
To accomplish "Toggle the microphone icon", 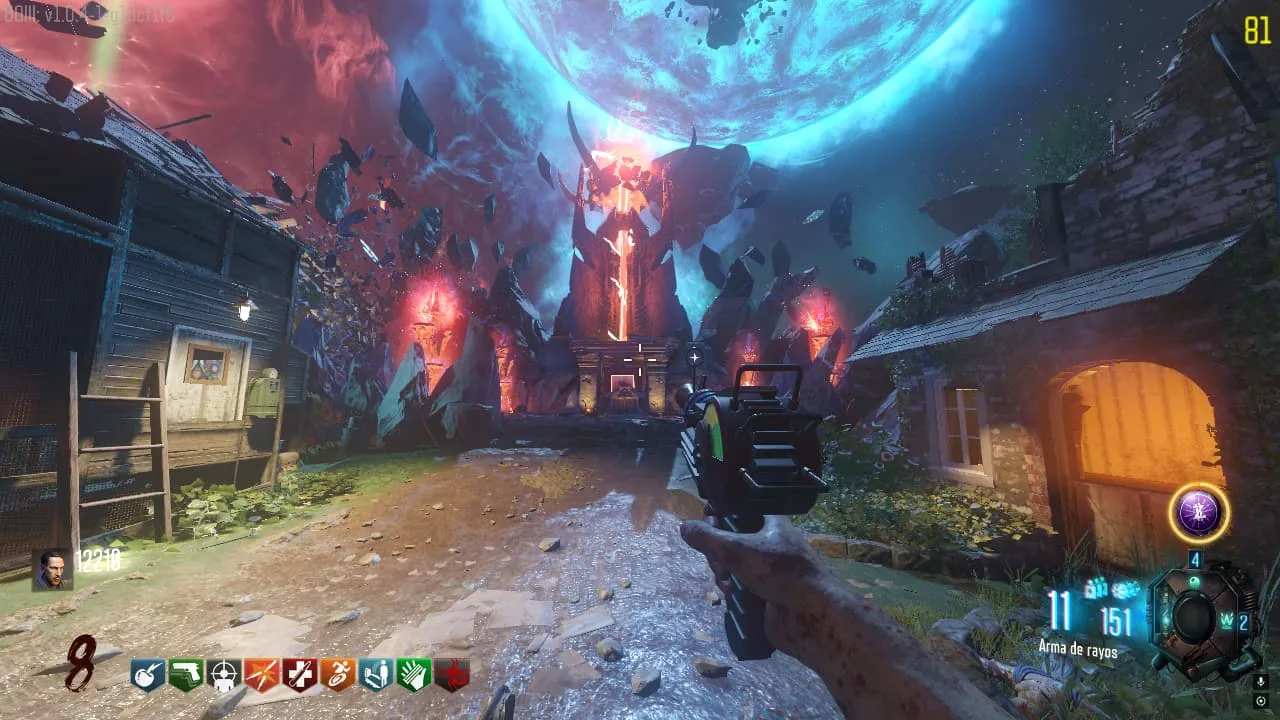I will pos(1260,681).
